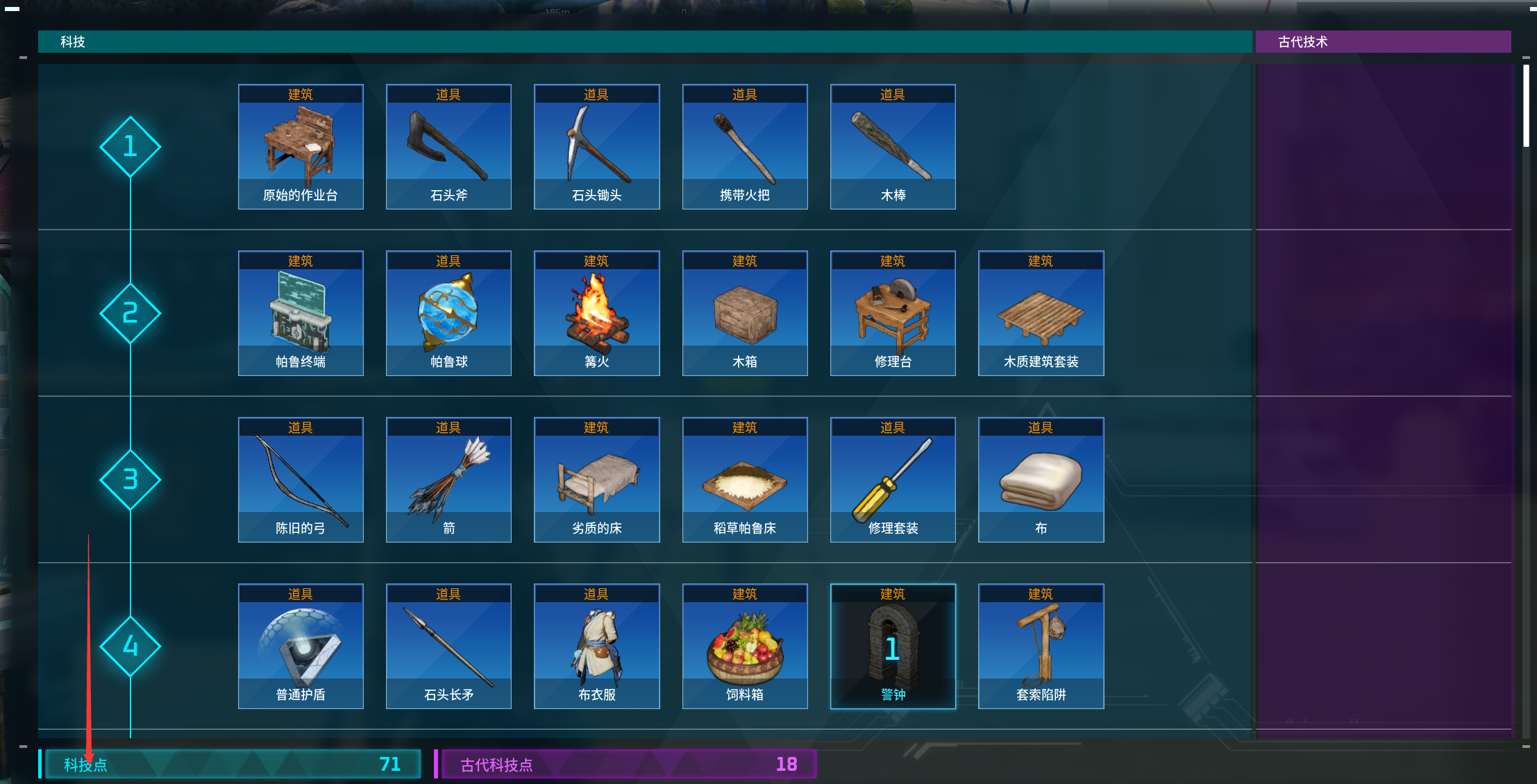Pick the 修理台 repair bench tile
Viewport: 1537px width, 784px height.
pos(893,314)
